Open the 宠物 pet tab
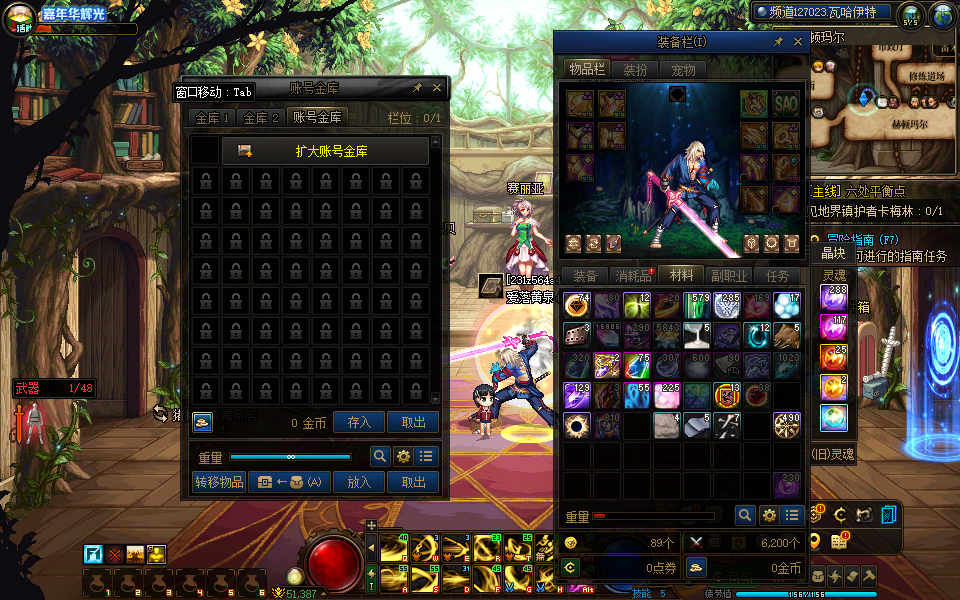Image resolution: width=960 pixels, height=600 pixels. (x=683, y=70)
